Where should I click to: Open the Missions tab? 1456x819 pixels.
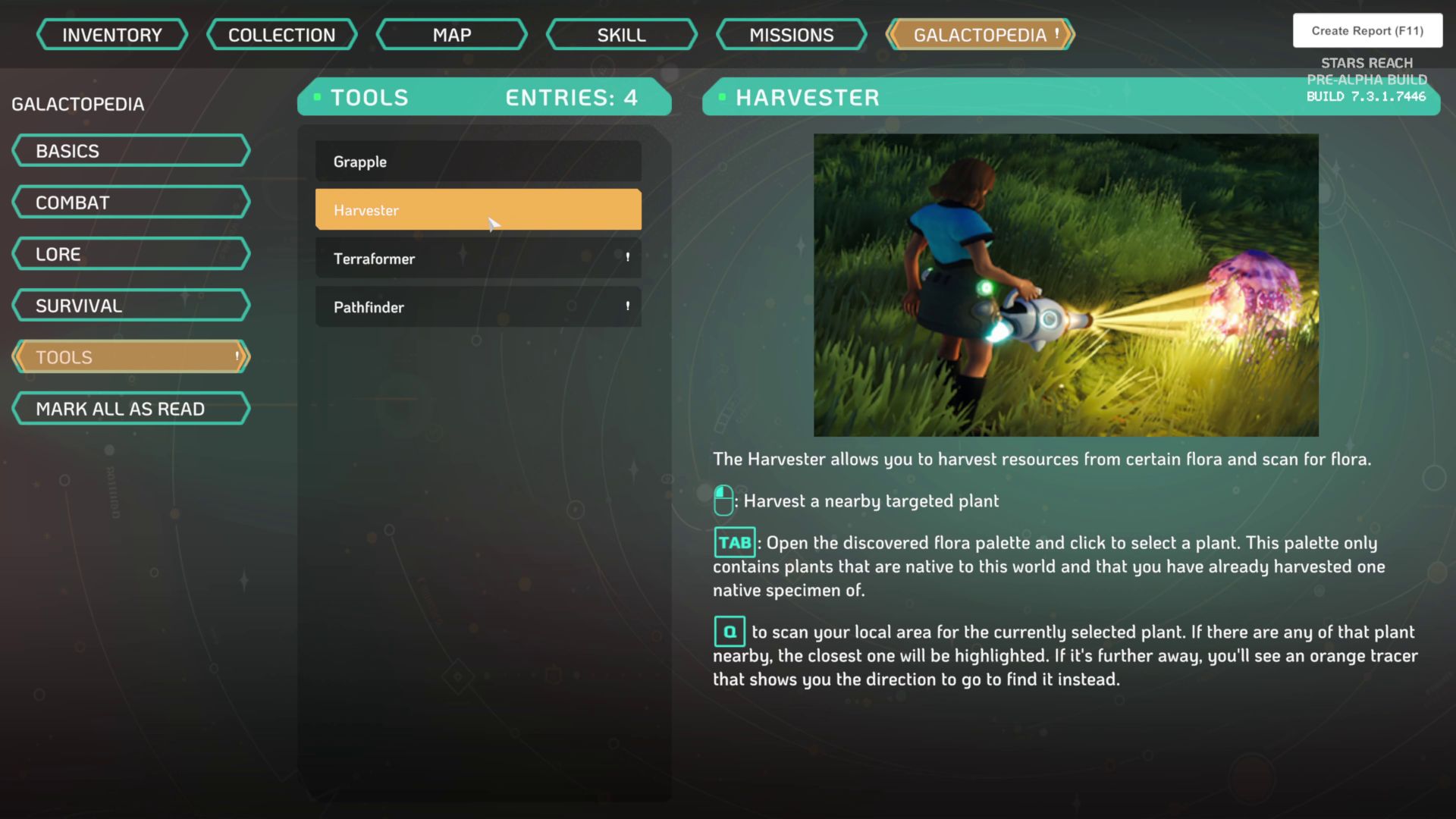coord(791,35)
